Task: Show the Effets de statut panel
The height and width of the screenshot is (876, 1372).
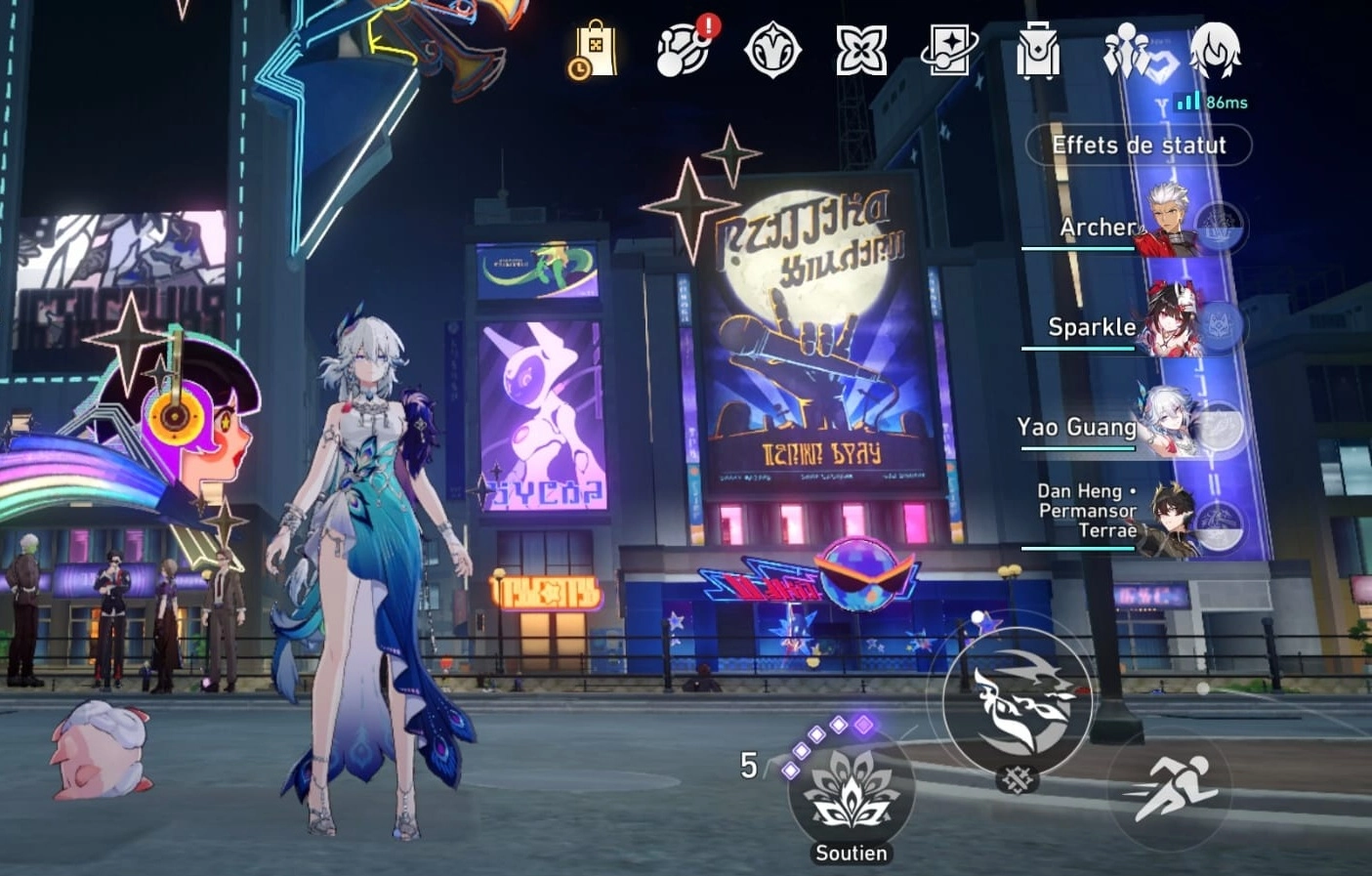Action: tap(1139, 146)
